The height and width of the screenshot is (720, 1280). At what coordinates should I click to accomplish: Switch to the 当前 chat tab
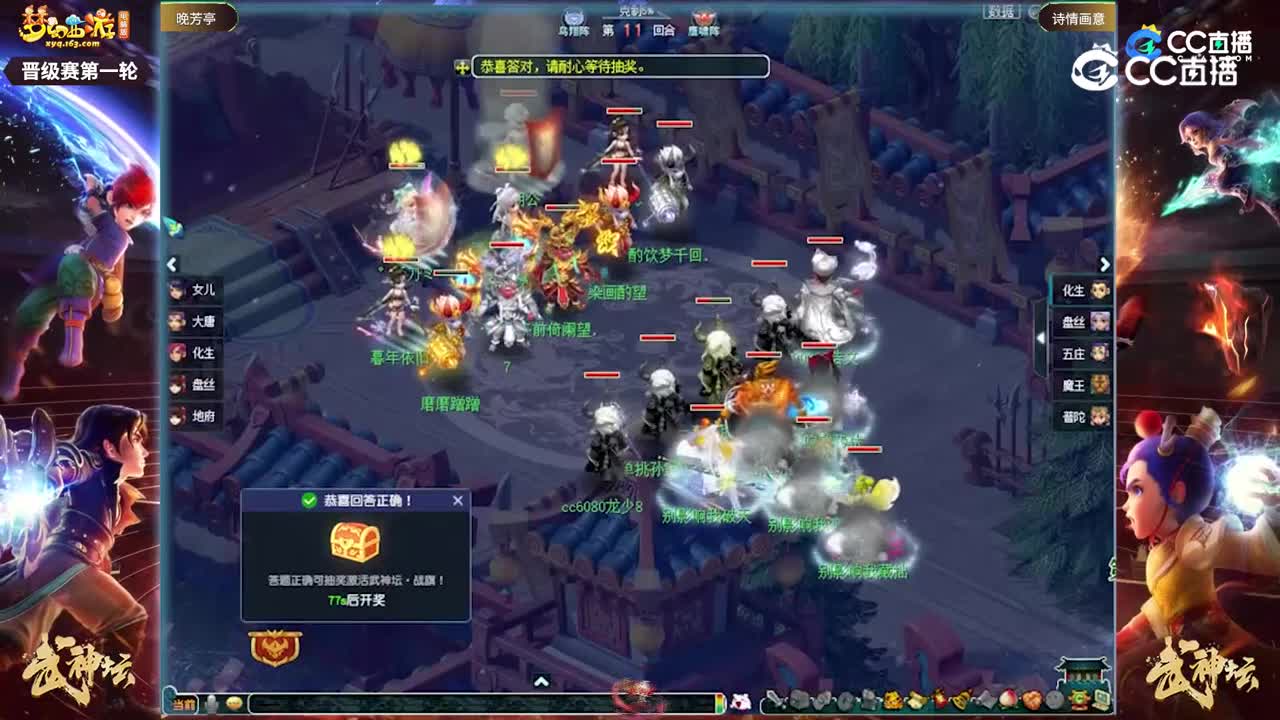184,701
